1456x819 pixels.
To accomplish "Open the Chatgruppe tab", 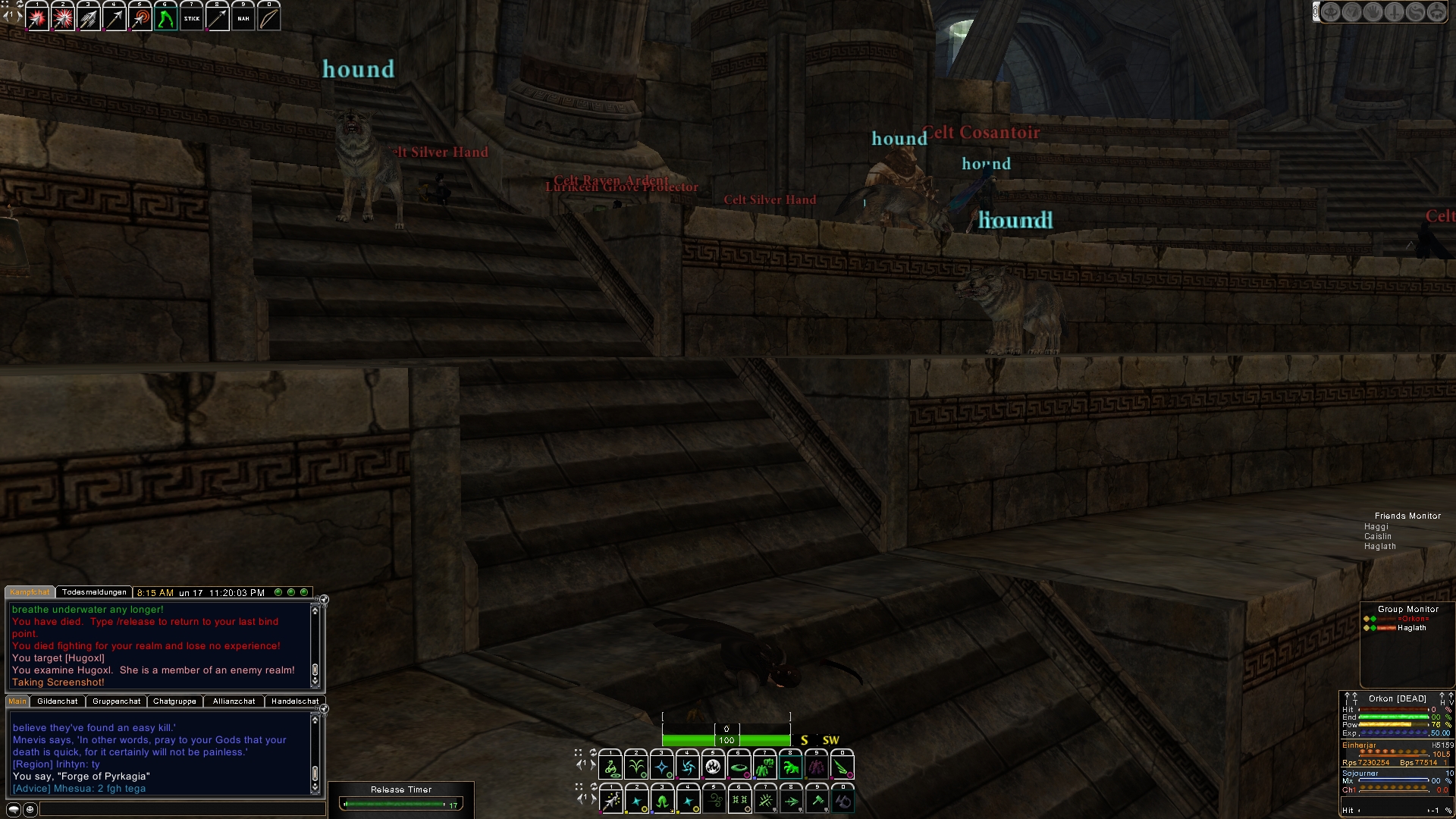I will (x=174, y=701).
